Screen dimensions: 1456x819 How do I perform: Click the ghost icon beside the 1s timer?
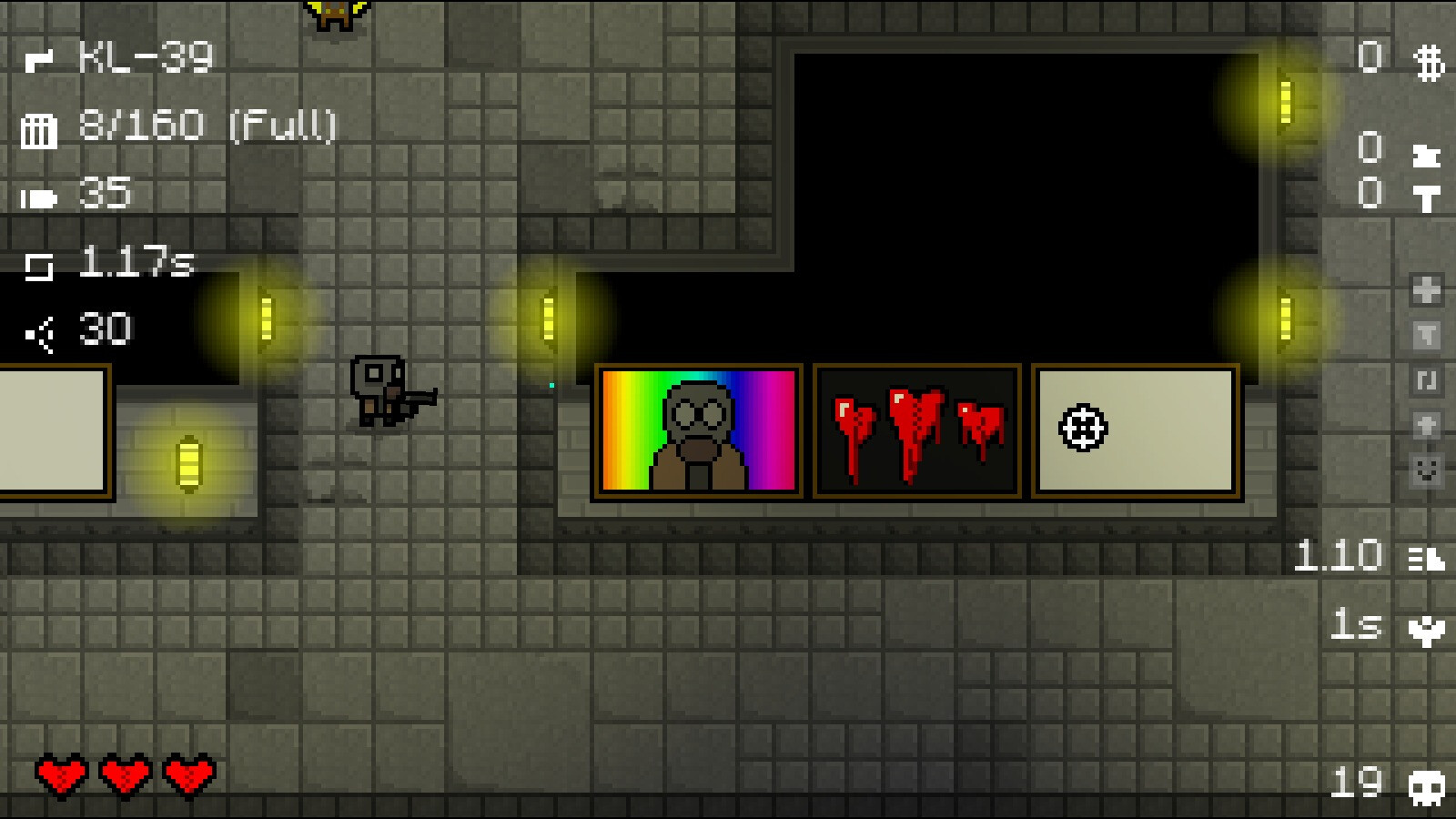tap(1426, 631)
